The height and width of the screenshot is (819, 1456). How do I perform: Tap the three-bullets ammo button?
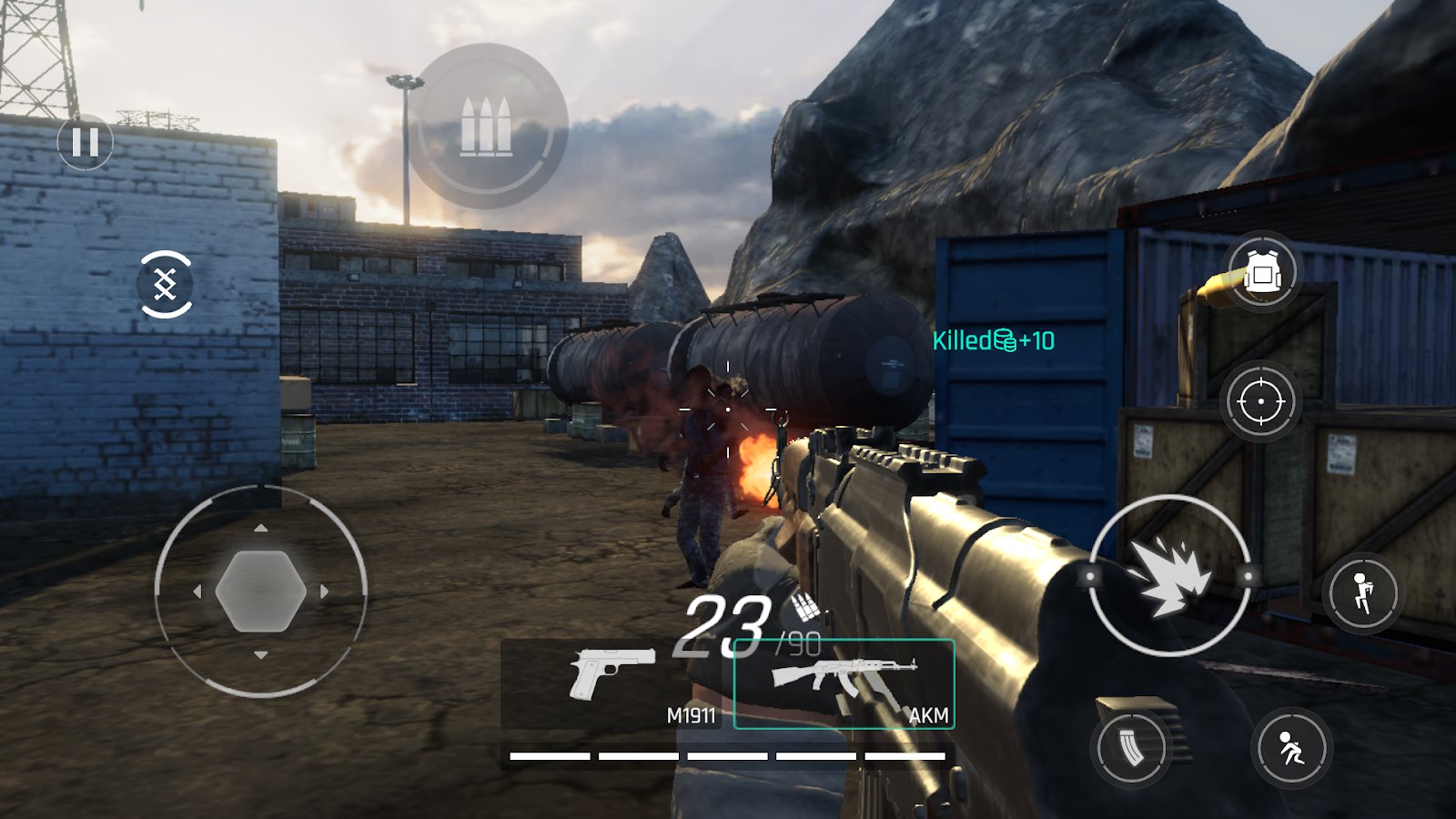pos(486,126)
